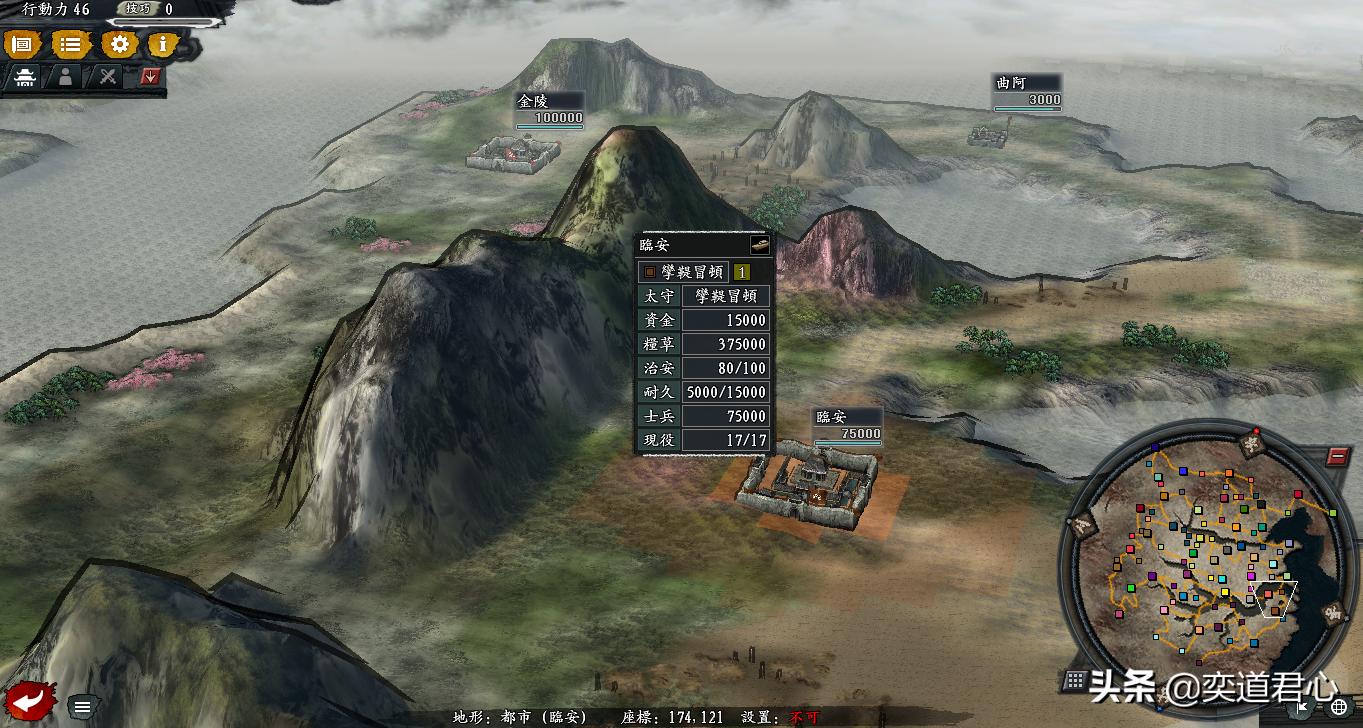
Task: Select the 臨安 panel title header
Action: [x=655, y=243]
